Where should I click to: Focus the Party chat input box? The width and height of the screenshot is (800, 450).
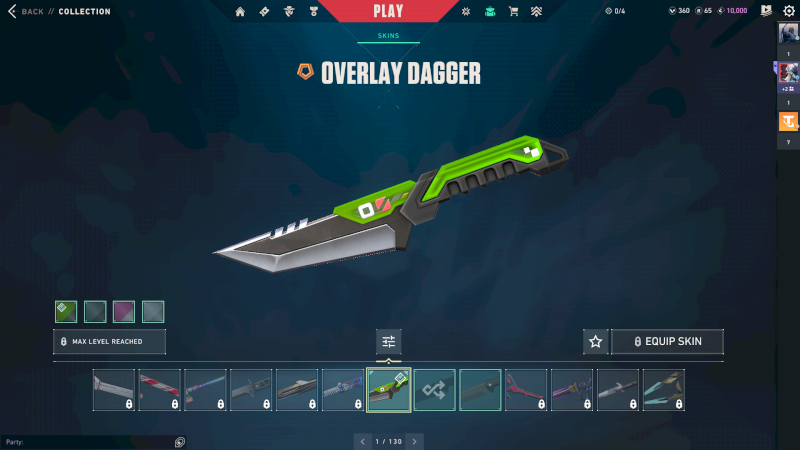click(90, 441)
